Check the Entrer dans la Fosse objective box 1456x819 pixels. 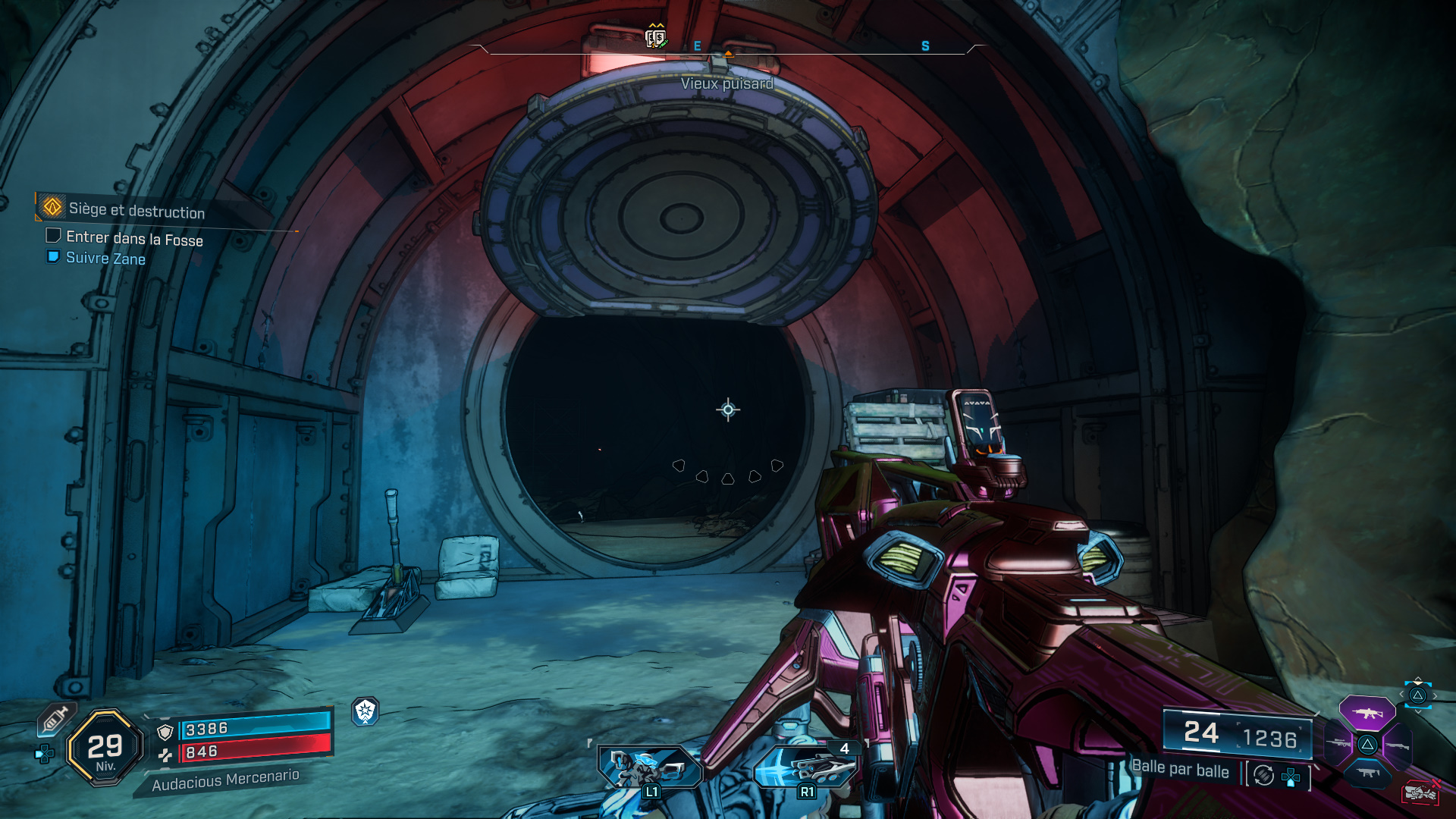pyautogui.click(x=53, y=237)
